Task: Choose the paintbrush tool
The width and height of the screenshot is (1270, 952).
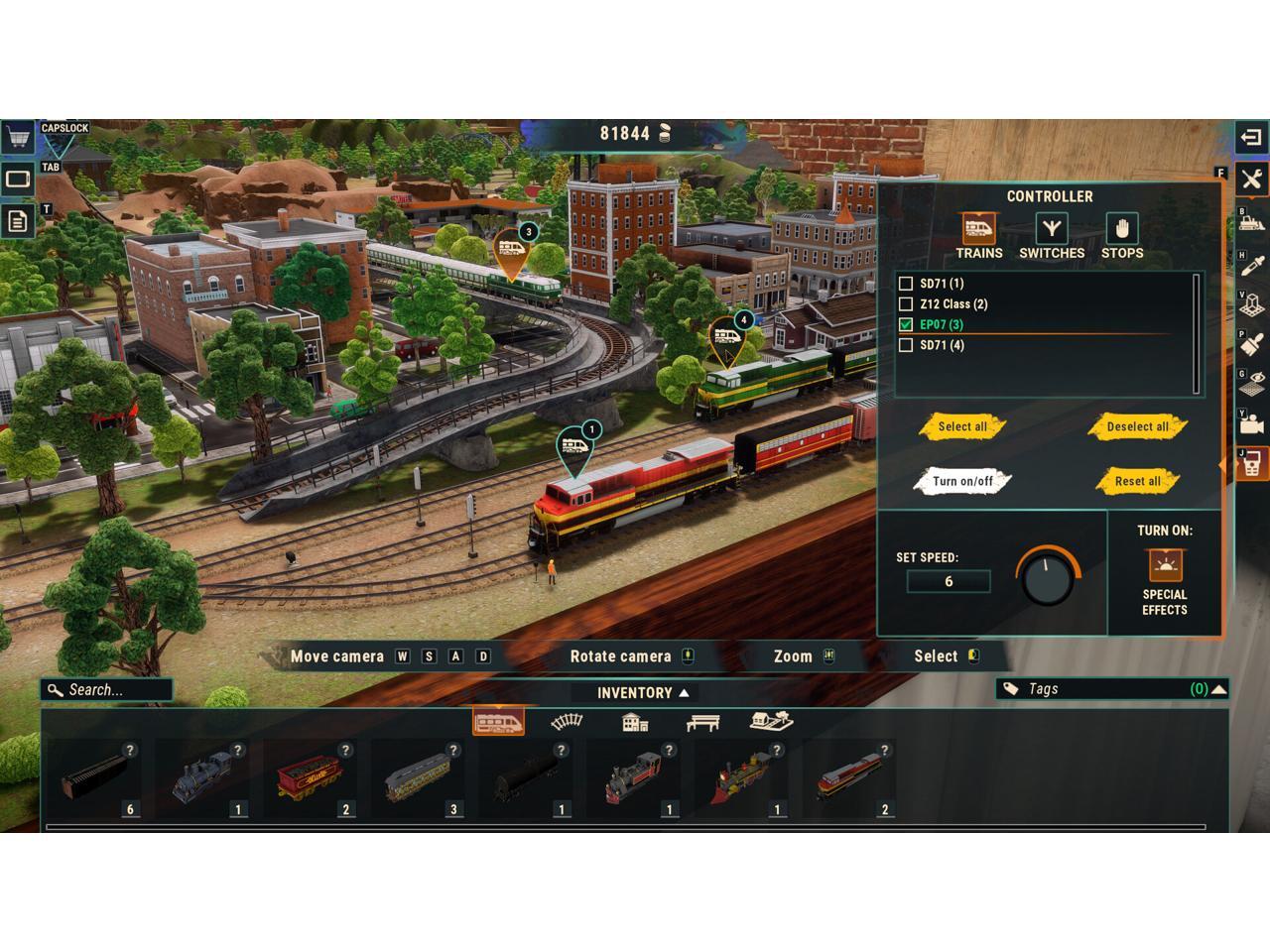Action: 1252,343
